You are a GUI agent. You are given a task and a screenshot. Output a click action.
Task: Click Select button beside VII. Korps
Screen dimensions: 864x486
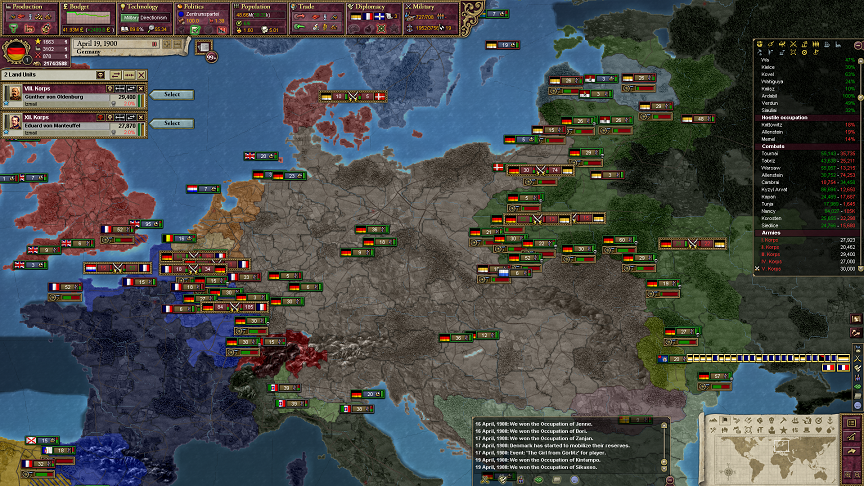[172, 94]
